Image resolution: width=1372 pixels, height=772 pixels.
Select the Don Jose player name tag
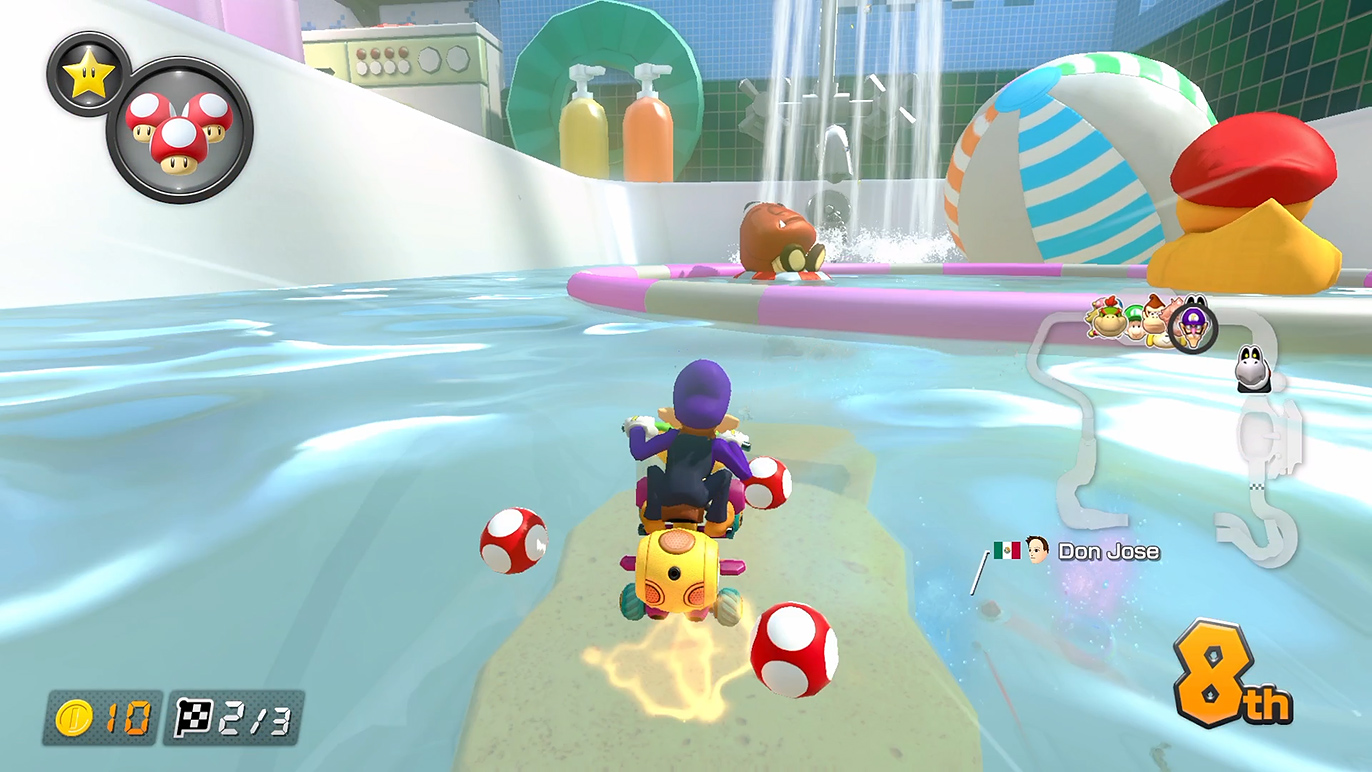[1108, 551]
